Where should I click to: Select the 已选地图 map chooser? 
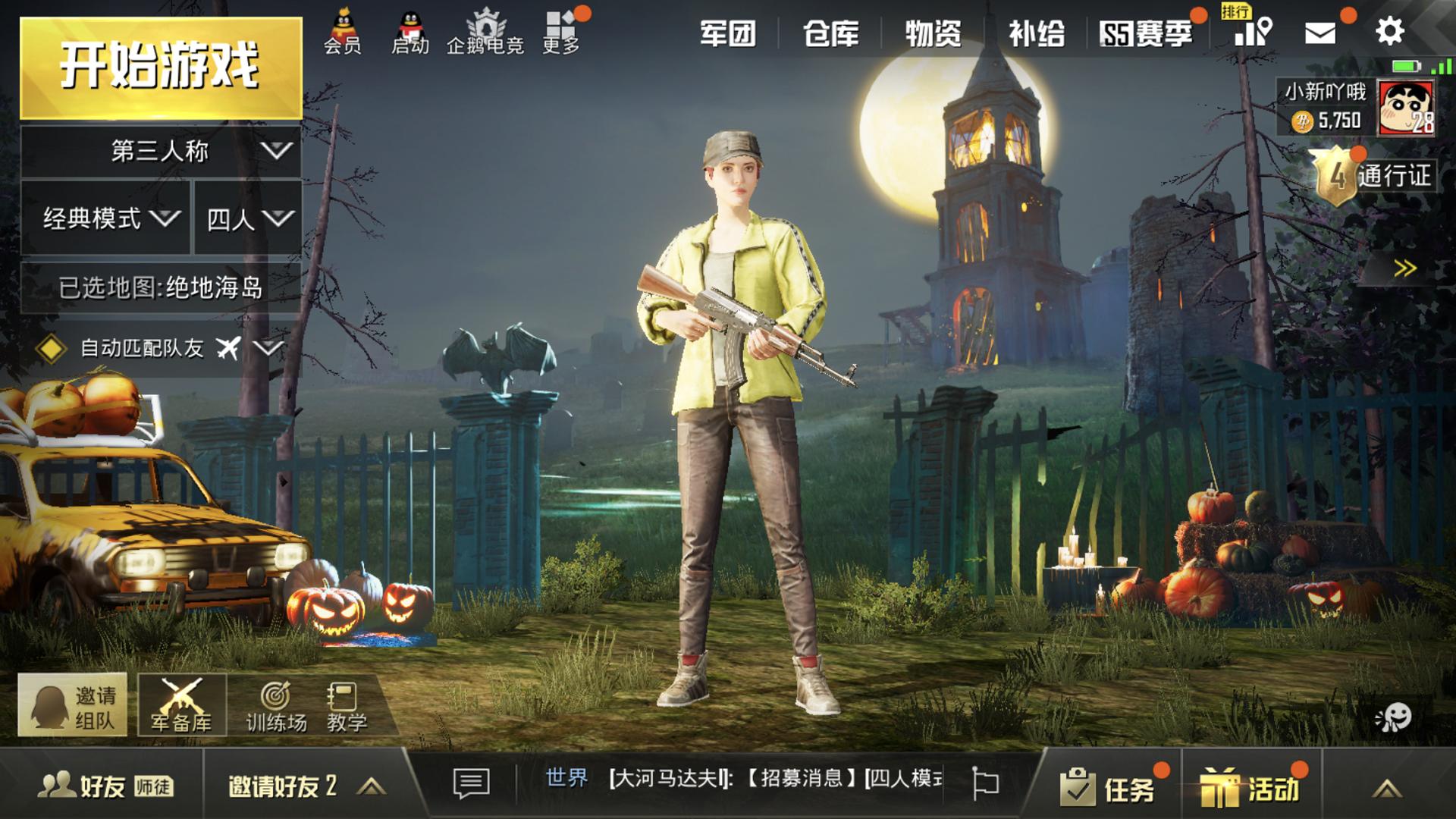161,287
